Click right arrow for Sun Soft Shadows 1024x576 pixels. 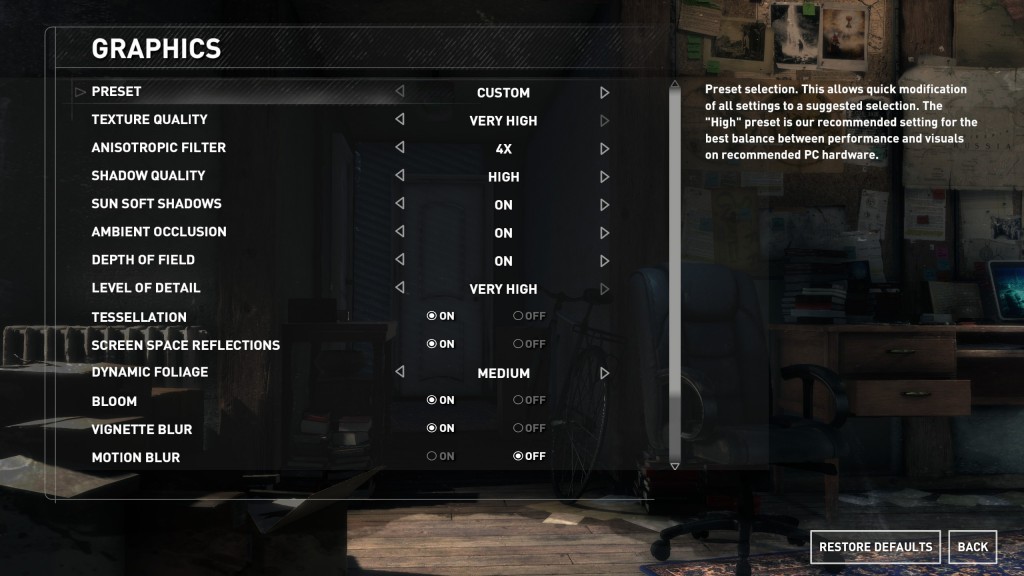(x=604, y=205)
